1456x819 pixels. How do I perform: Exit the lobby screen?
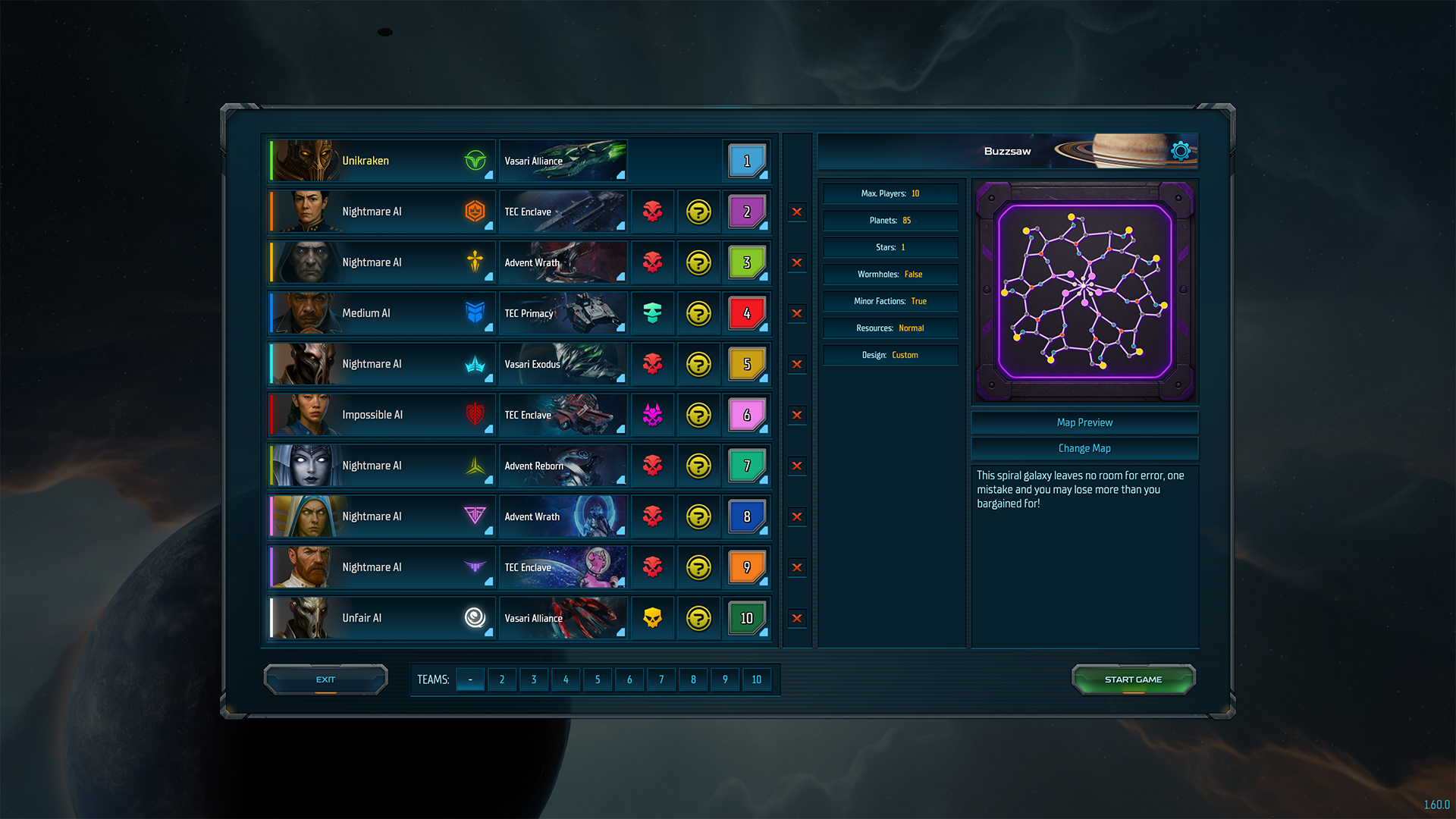(x=325, y=679)
